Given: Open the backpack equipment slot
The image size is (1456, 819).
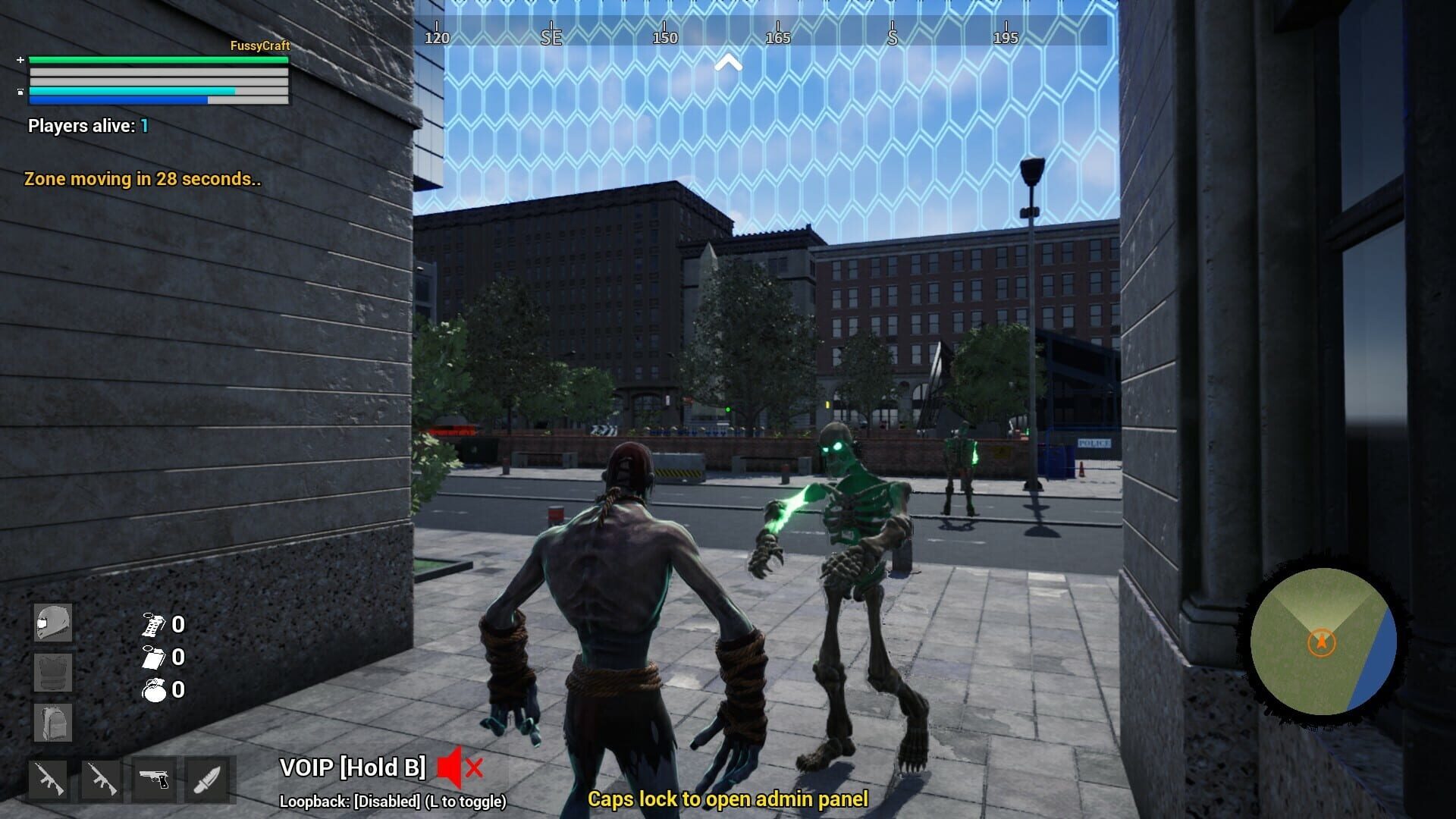Looking at the screenshot, I should pos(52,720).
